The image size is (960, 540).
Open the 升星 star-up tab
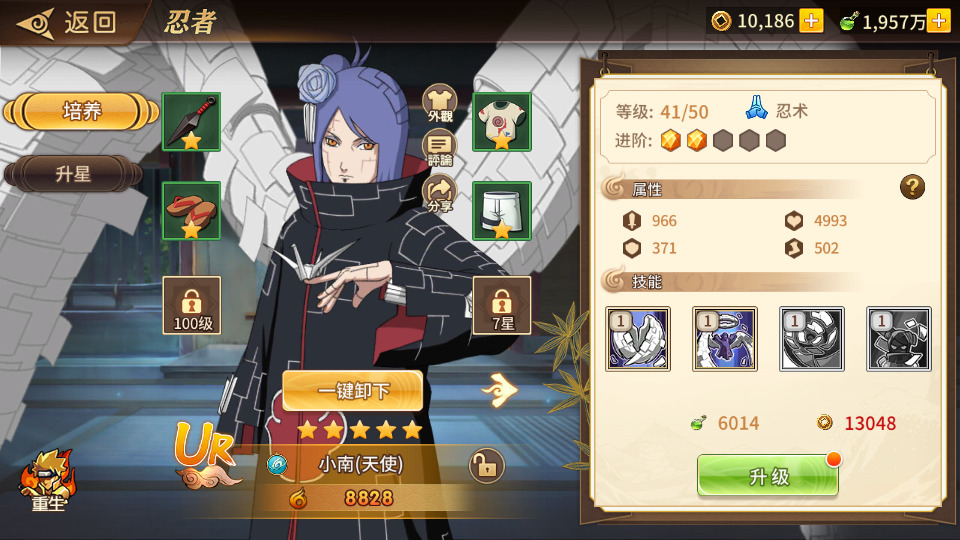pos(74,174)
